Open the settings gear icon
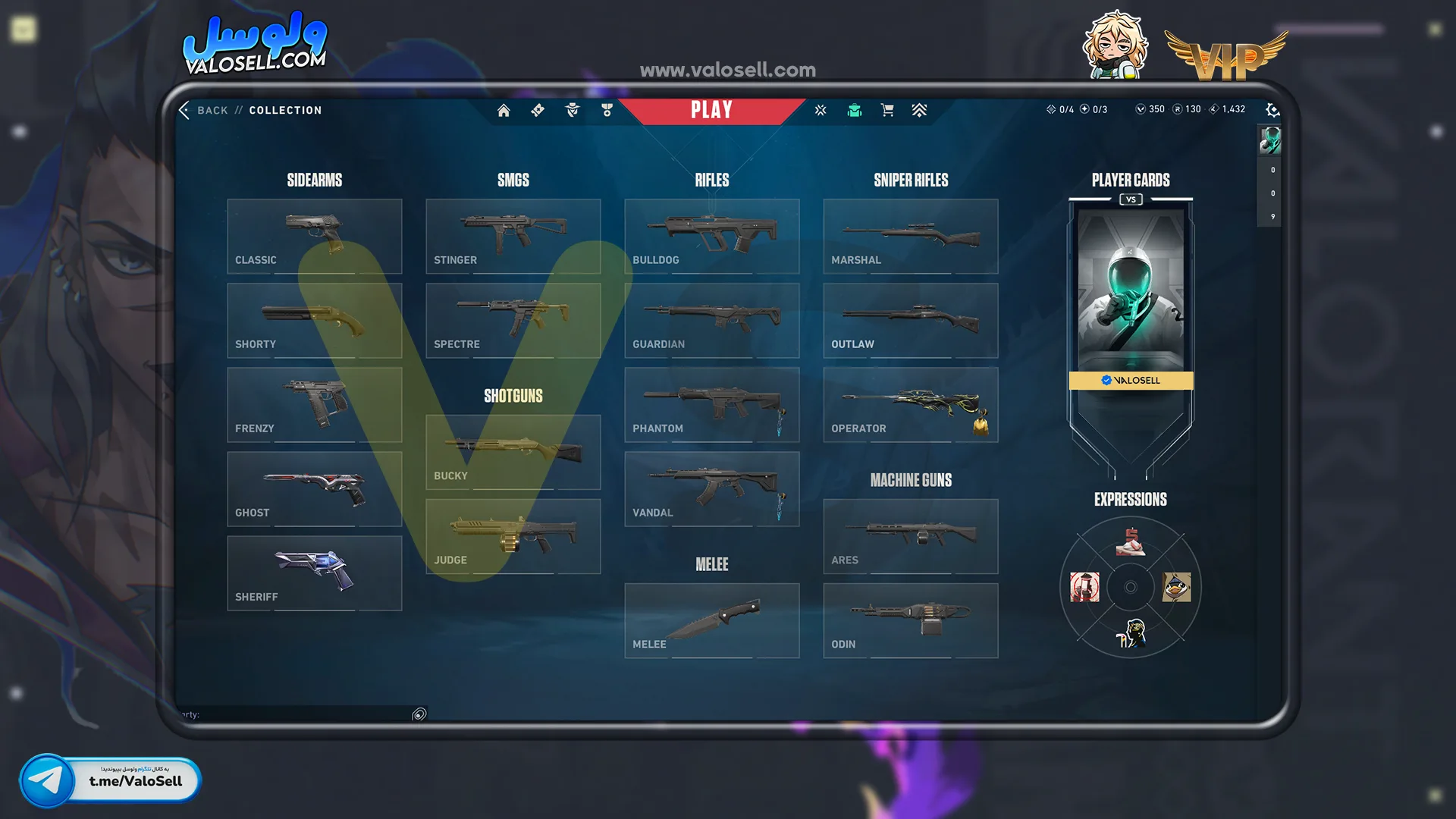Screen dimensions: 1456x819 (1272, 111)
